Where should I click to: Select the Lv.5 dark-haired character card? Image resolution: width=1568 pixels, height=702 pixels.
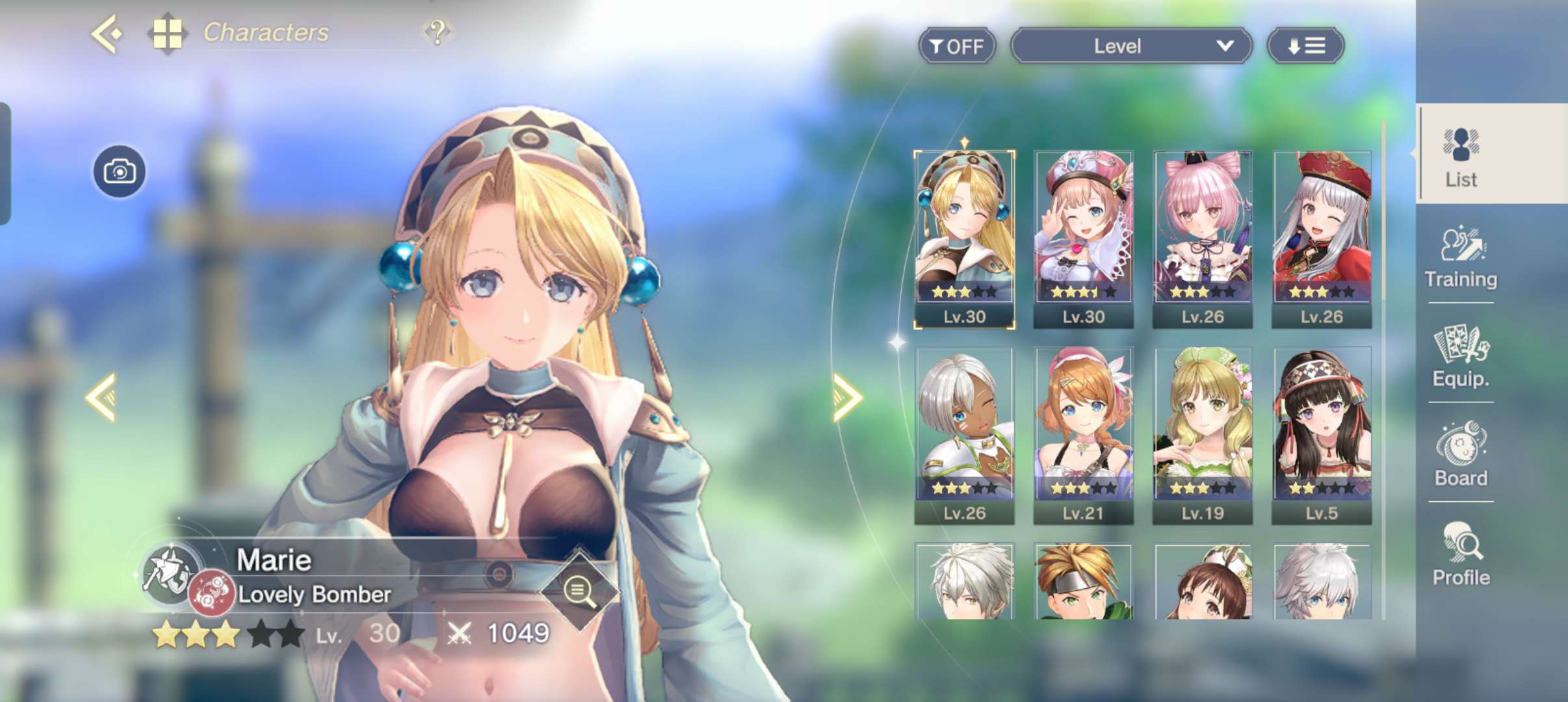(1322, 435)
